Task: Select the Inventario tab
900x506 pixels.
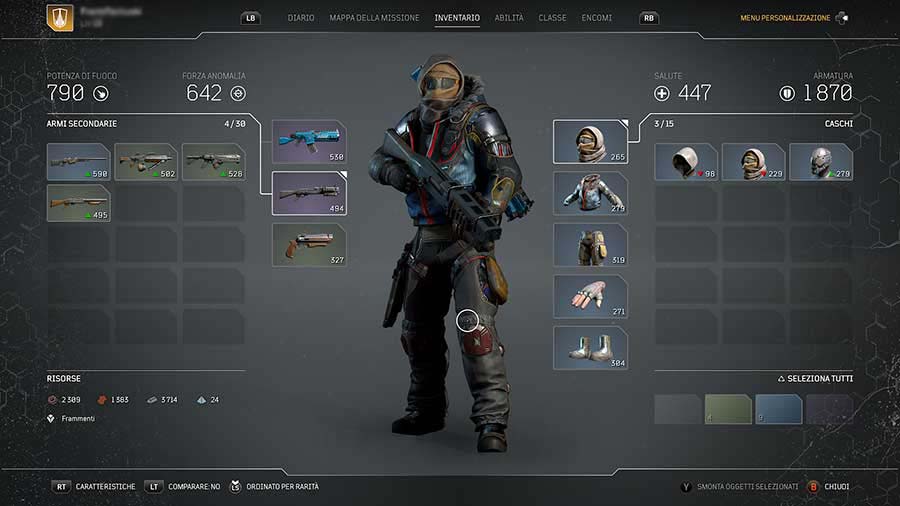Action: (x=457, y=18)
